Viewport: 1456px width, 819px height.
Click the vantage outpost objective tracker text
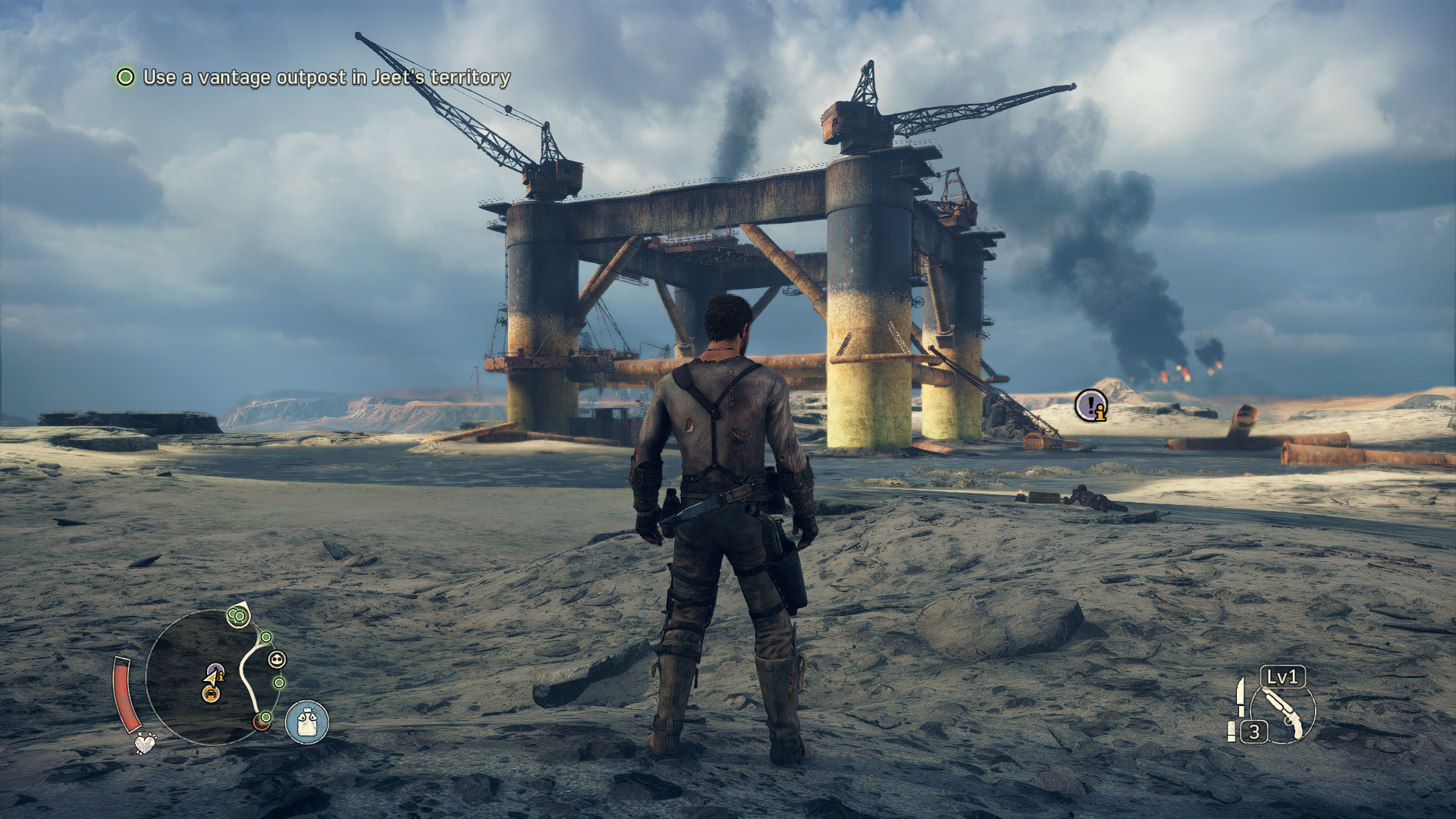tap(326, 77)
